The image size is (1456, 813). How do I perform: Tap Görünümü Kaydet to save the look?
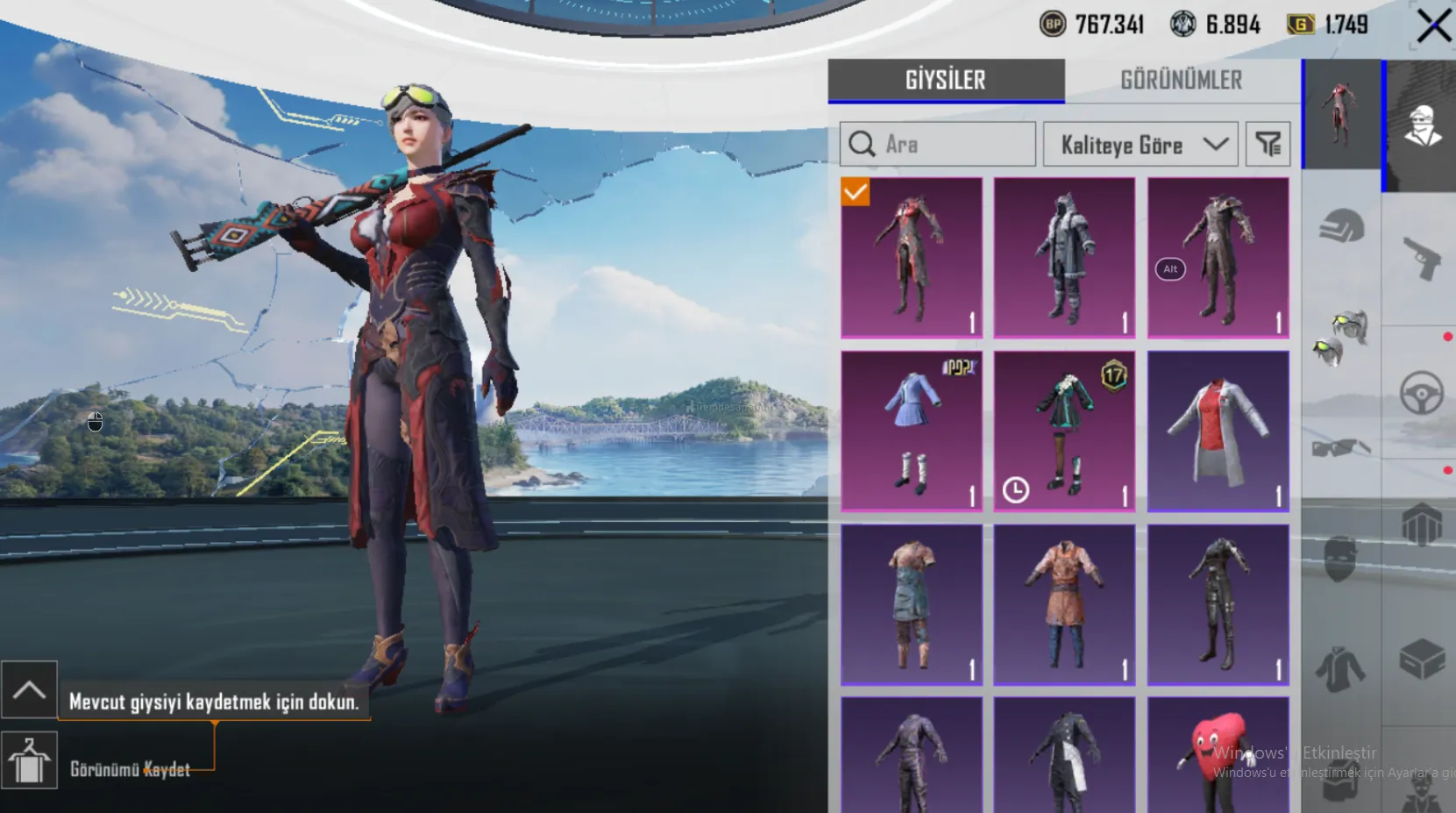coord(130,769)
